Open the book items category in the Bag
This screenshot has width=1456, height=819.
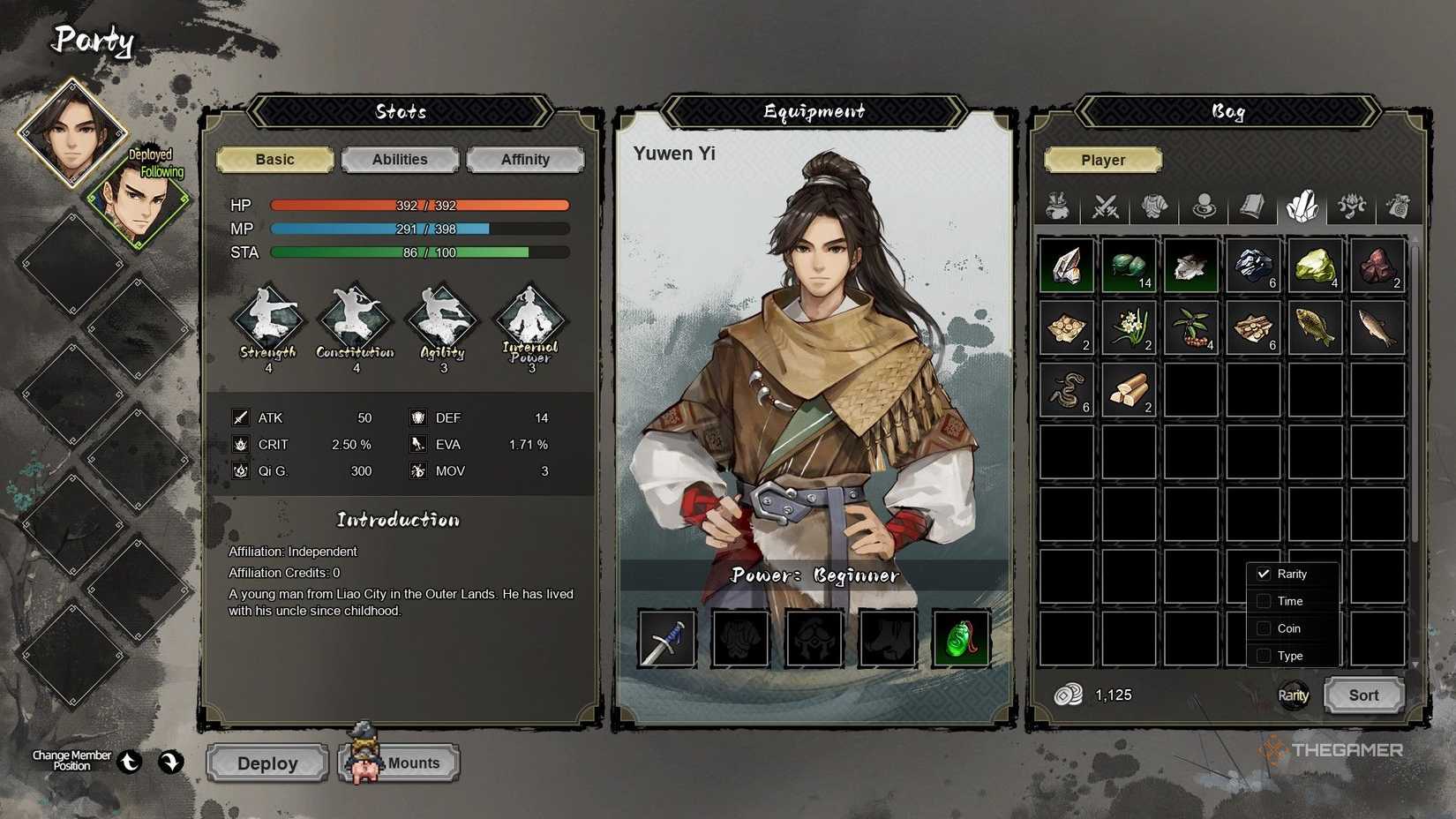tap(1254, 207)
